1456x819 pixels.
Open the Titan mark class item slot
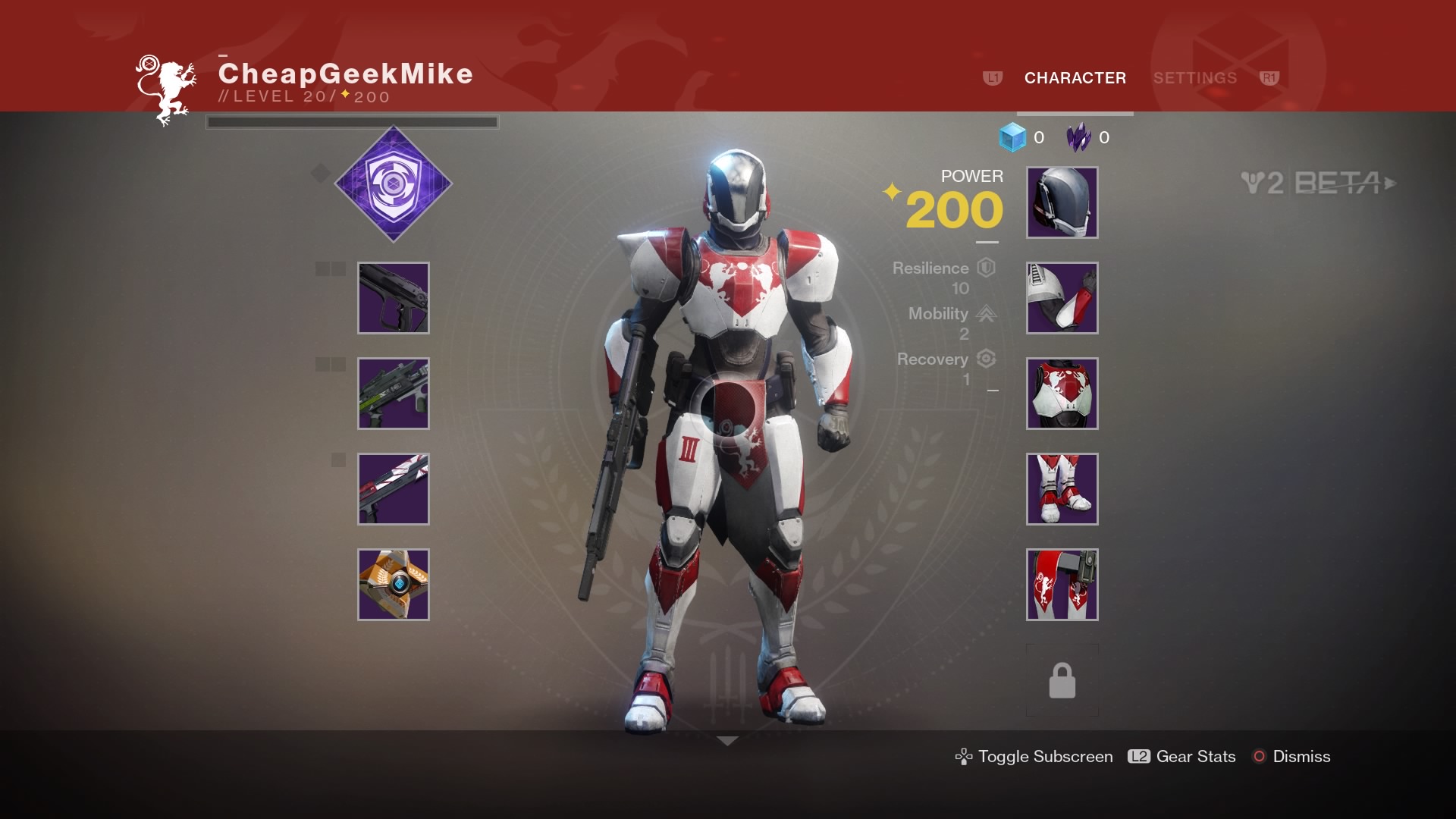click(x=1062, y=585)
